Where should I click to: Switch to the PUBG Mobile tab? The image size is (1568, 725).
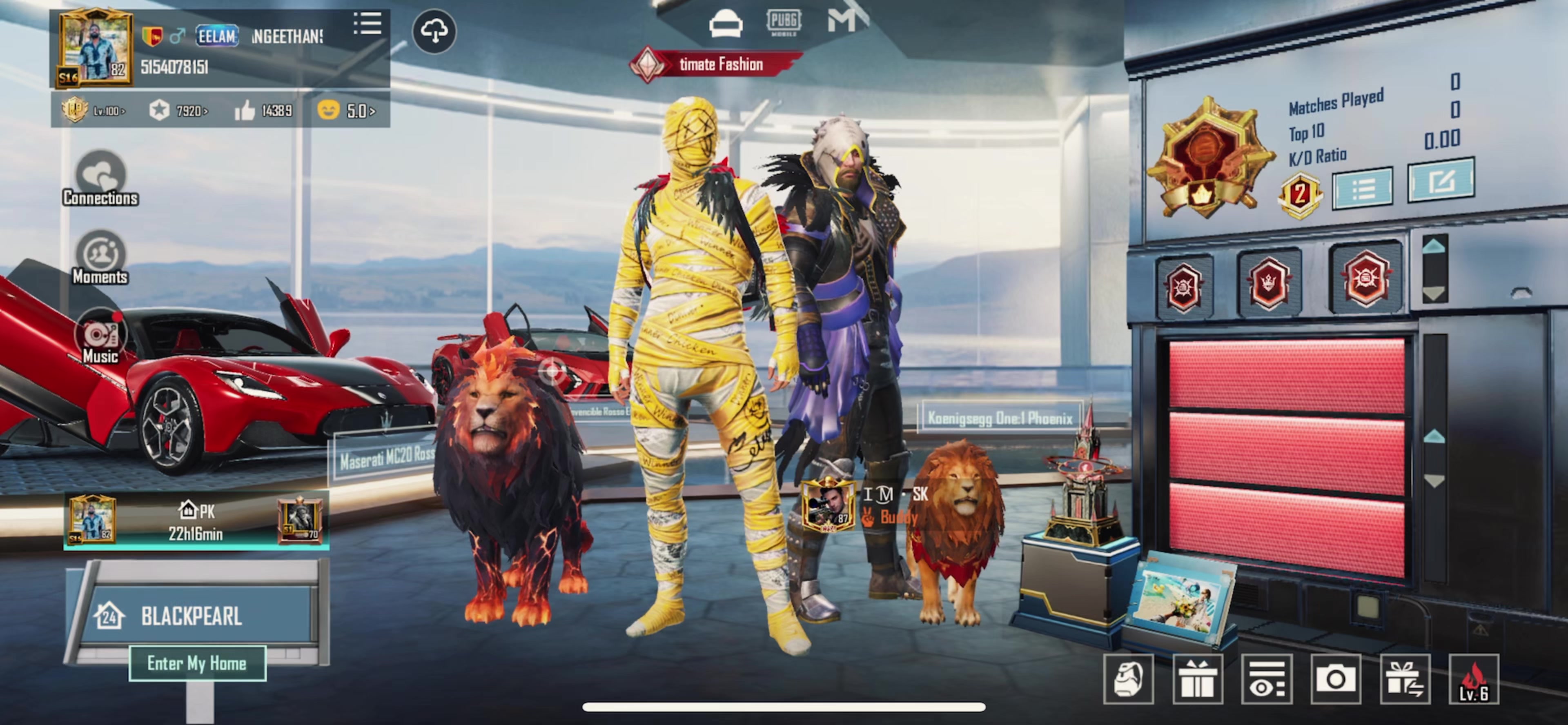pos(784,22)
